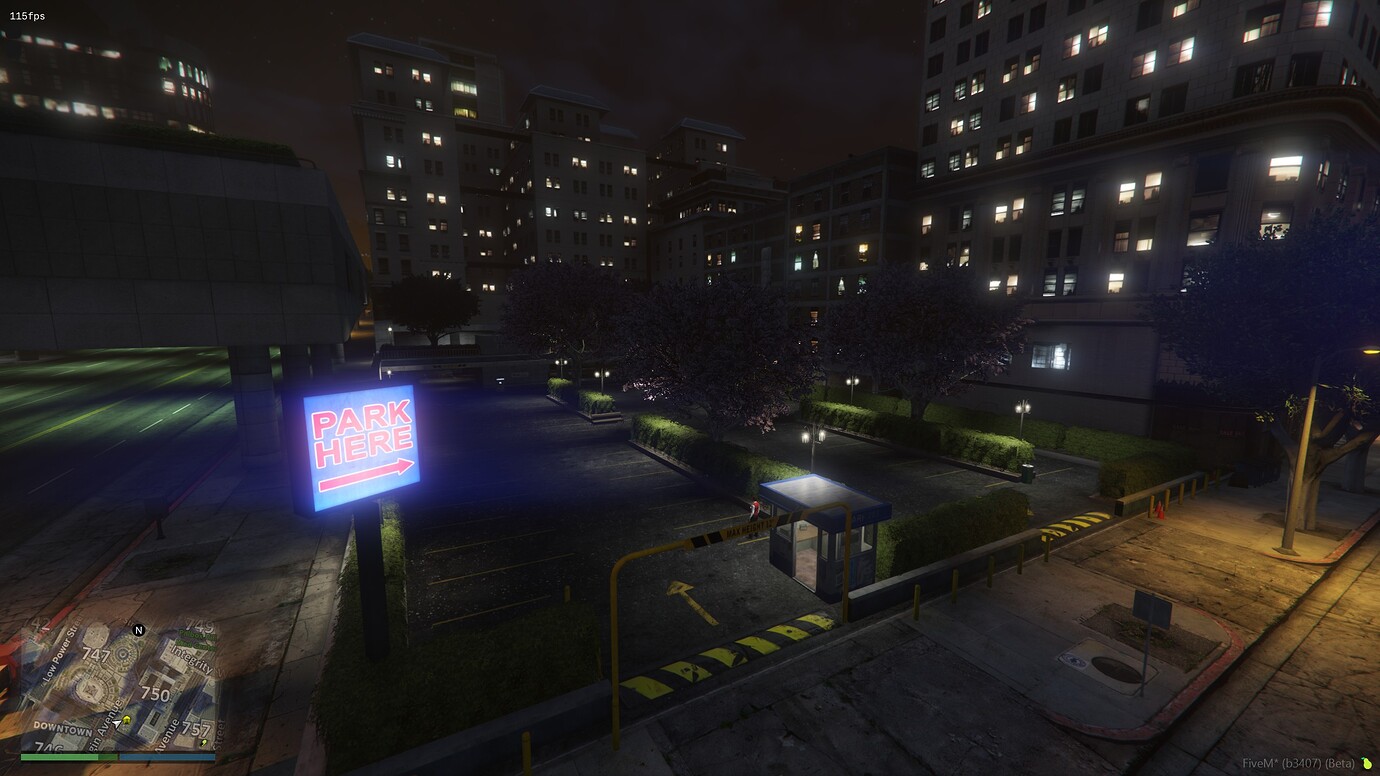Click the glowing PARK HERE sign

coord(362,443)
